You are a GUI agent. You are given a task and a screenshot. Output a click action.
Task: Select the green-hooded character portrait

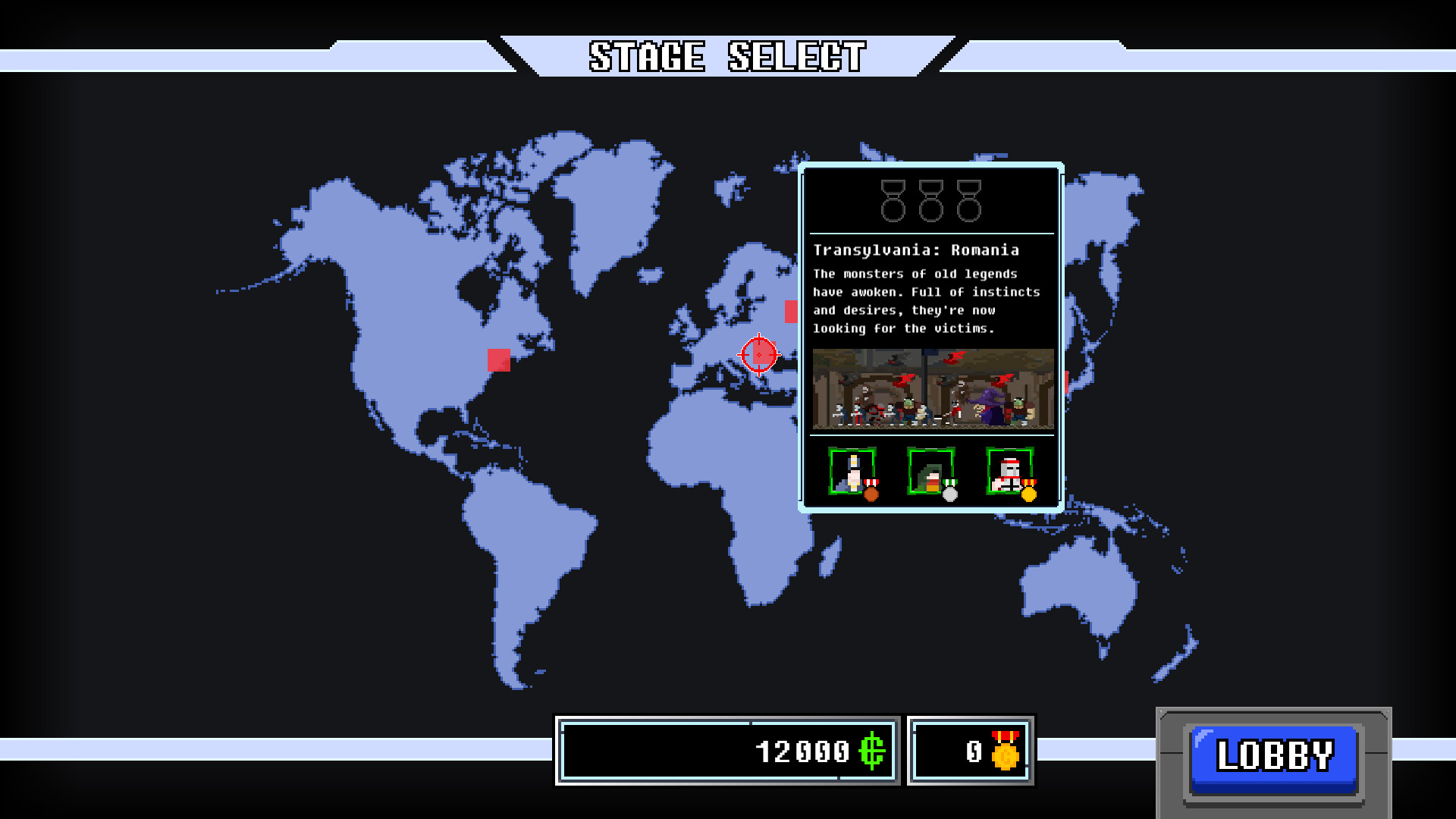[x=930, y=472]
